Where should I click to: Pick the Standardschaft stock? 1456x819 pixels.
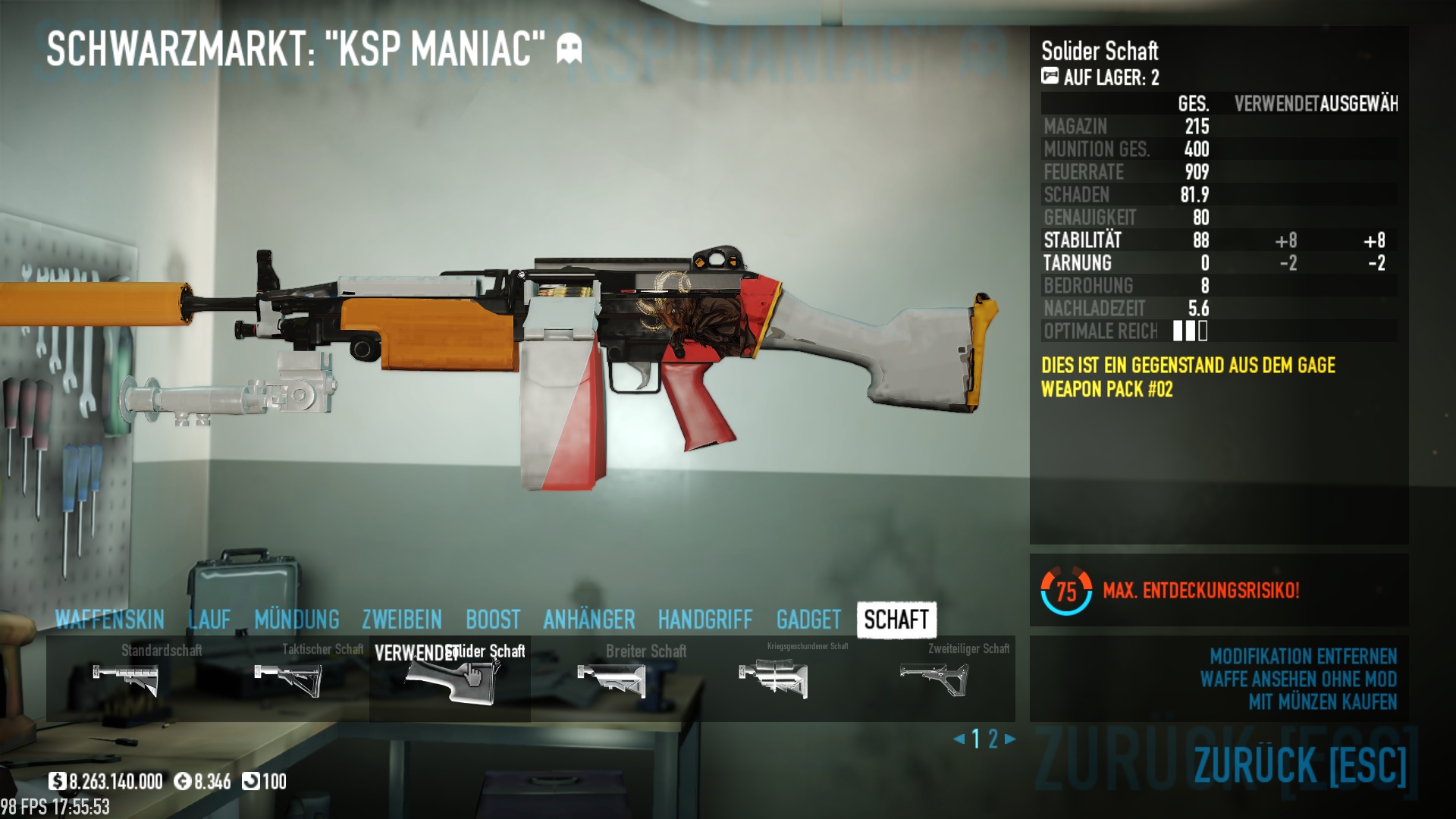126,679
